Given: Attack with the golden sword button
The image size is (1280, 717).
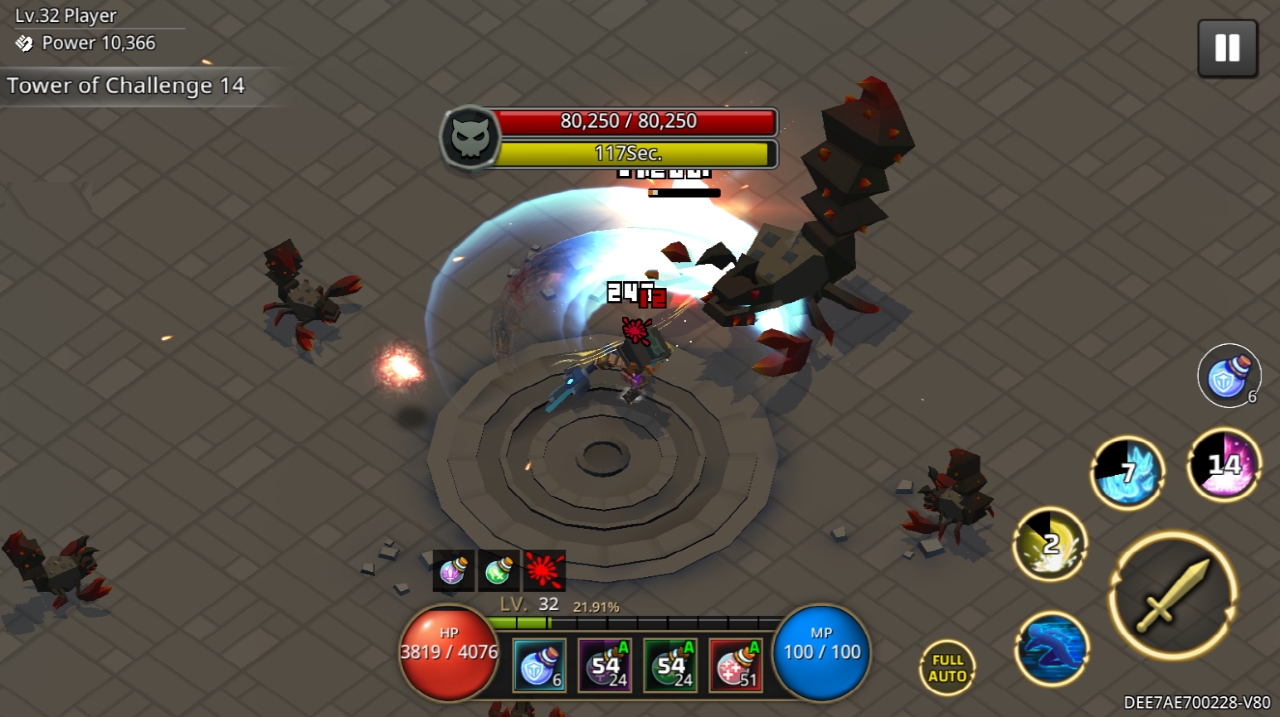Looking at the screenshot, I should 1173,595.
